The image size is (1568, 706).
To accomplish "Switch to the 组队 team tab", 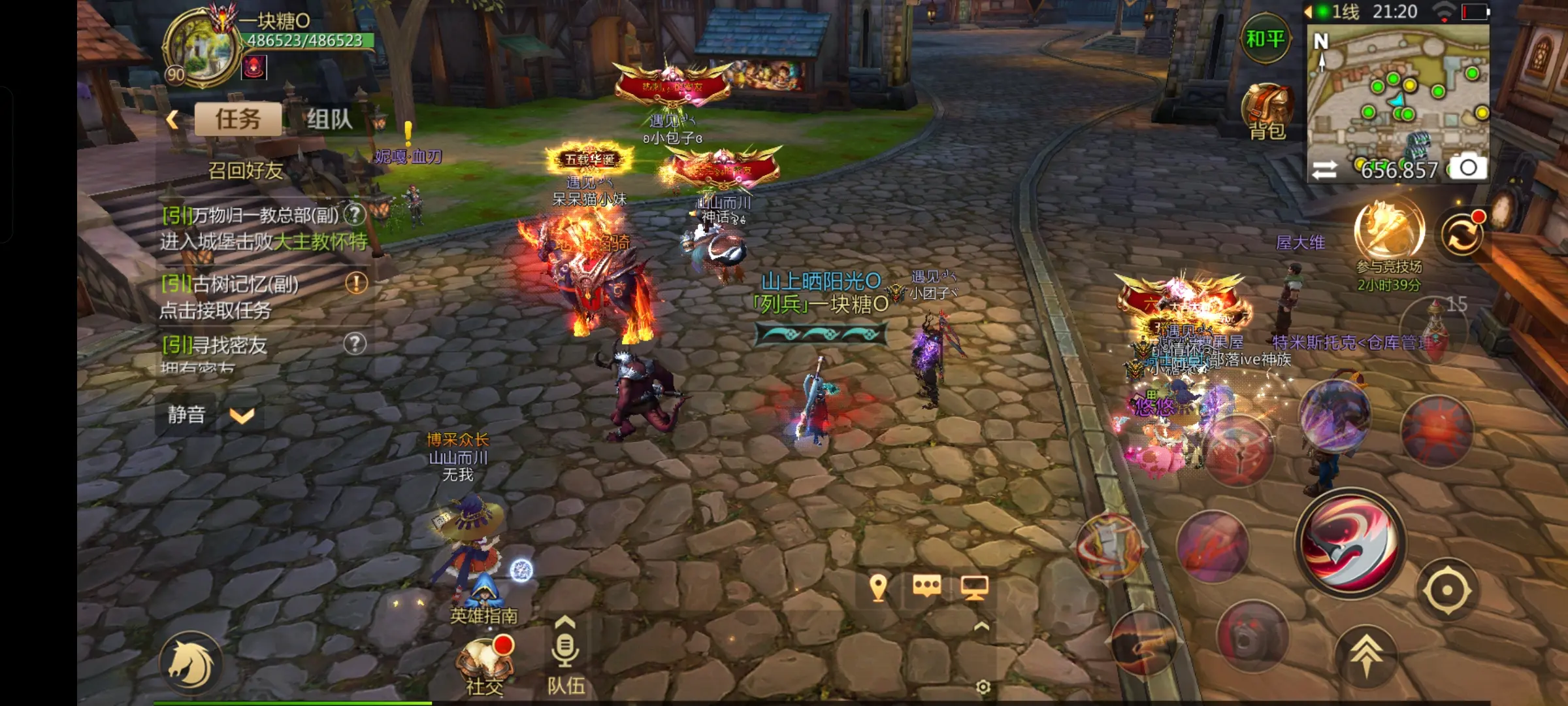I will [329, 119].
